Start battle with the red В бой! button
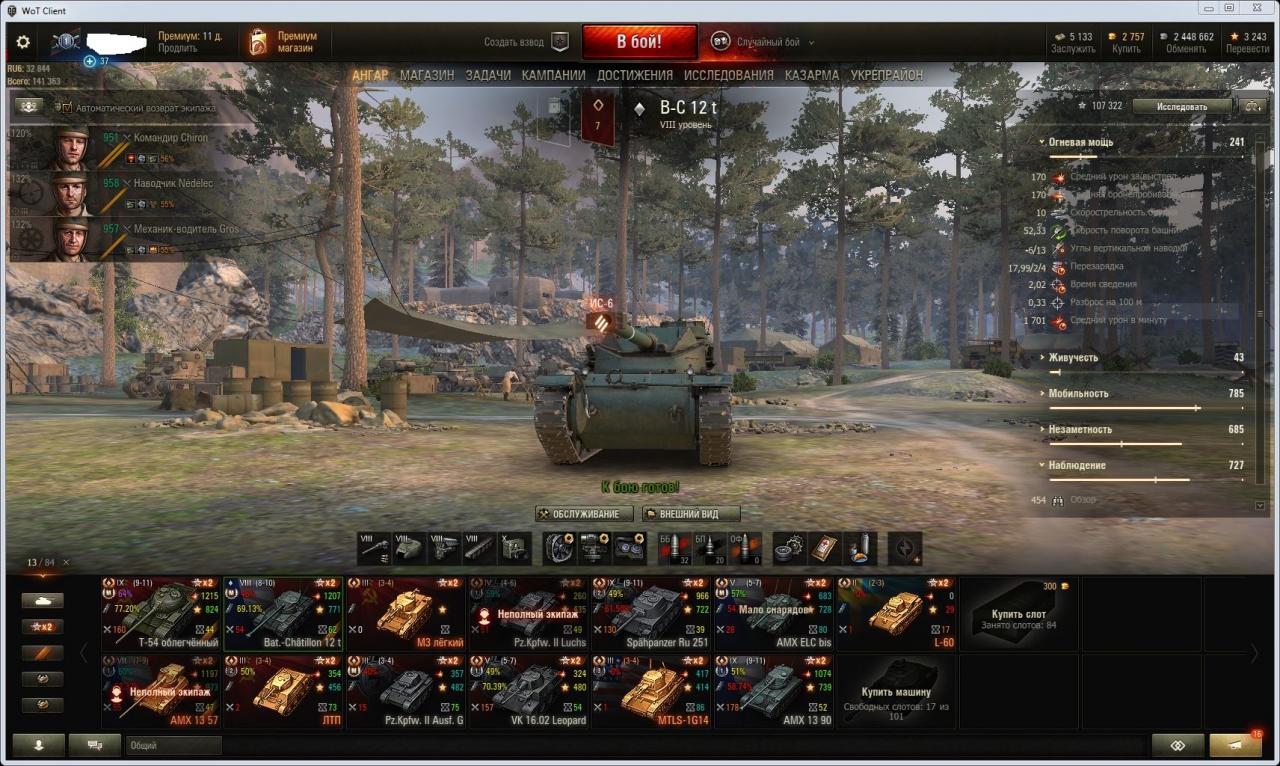Image resolution: width=1280 pixels, height=766 pixels. tap(639, 42)
